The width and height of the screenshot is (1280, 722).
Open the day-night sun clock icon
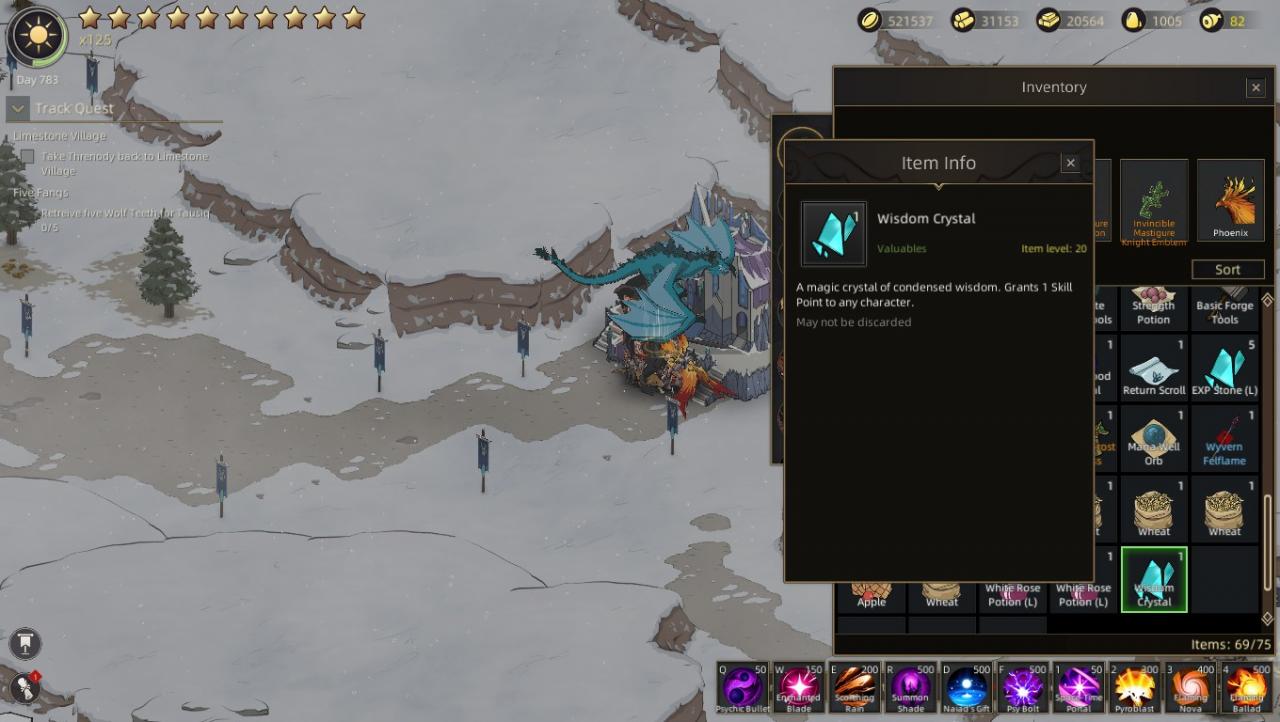coord(37,37)
